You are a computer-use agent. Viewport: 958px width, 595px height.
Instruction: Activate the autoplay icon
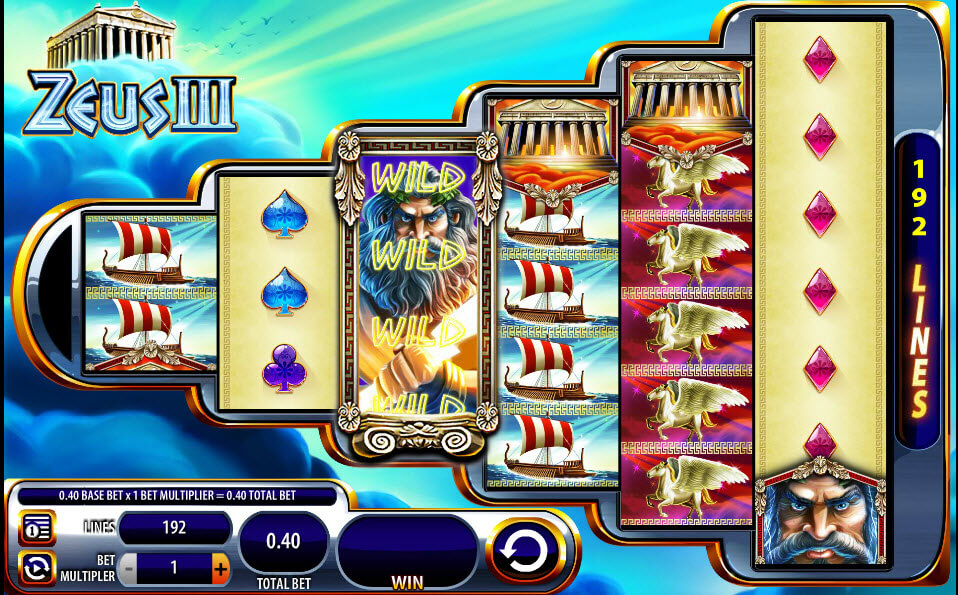click(37, 568)
